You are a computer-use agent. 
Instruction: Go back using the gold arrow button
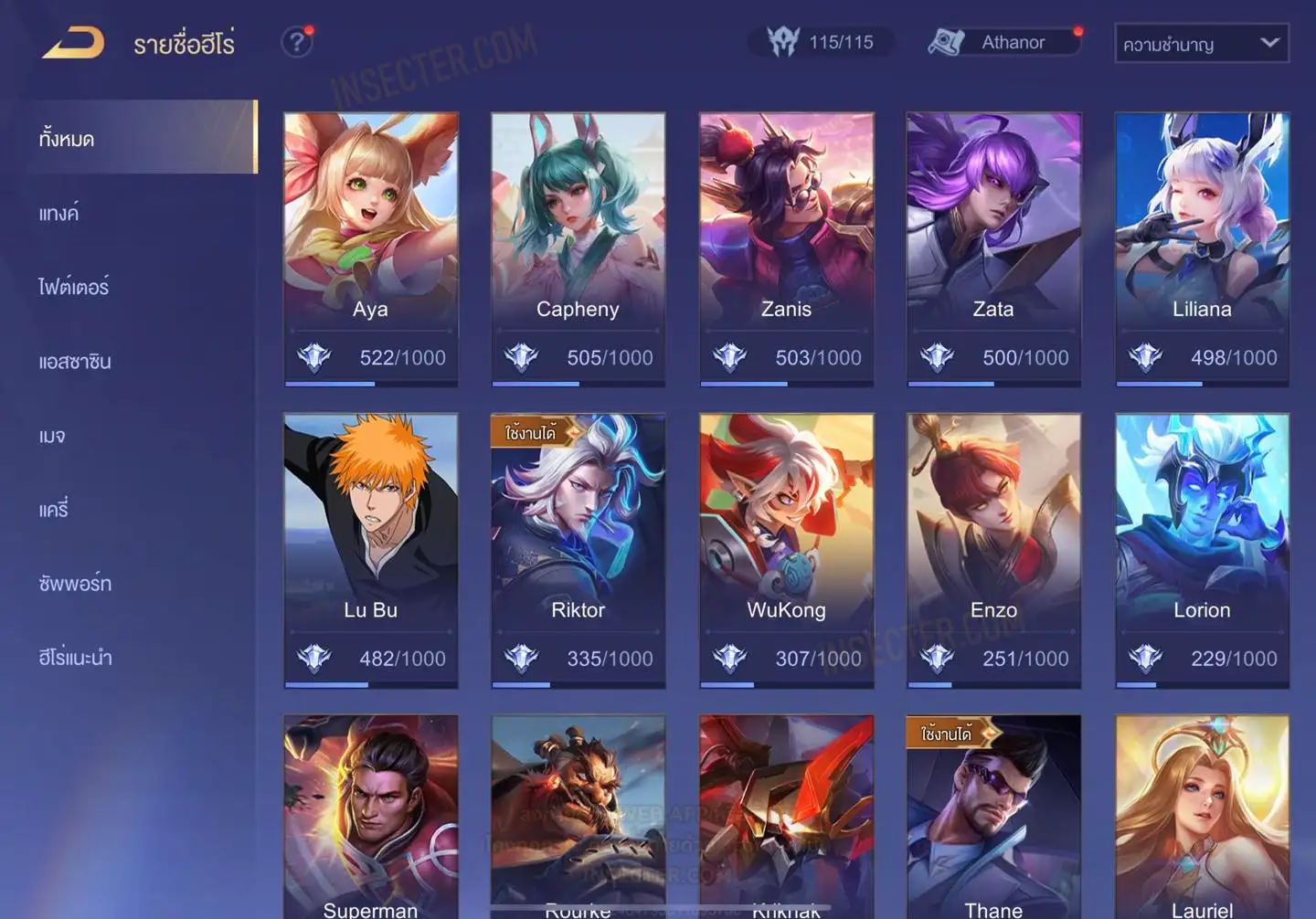(x=73, y=43)
